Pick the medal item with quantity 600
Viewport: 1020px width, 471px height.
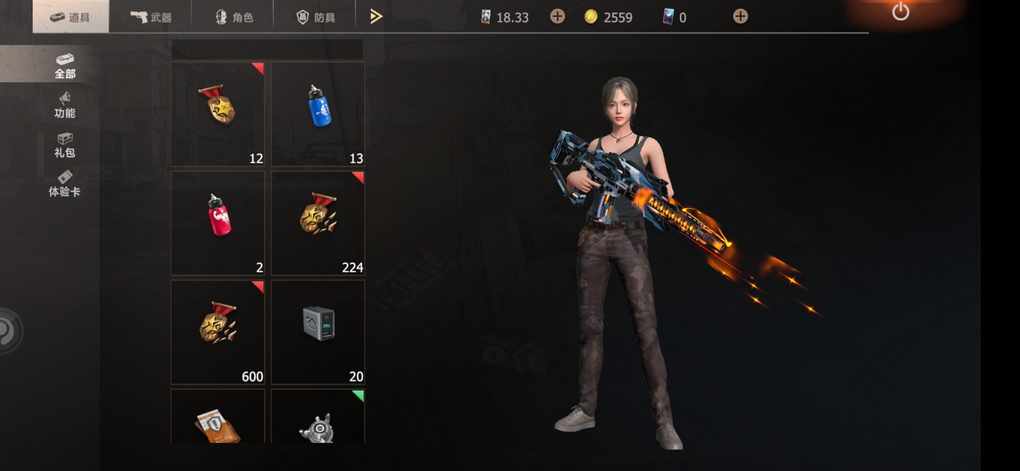[218, 331]
